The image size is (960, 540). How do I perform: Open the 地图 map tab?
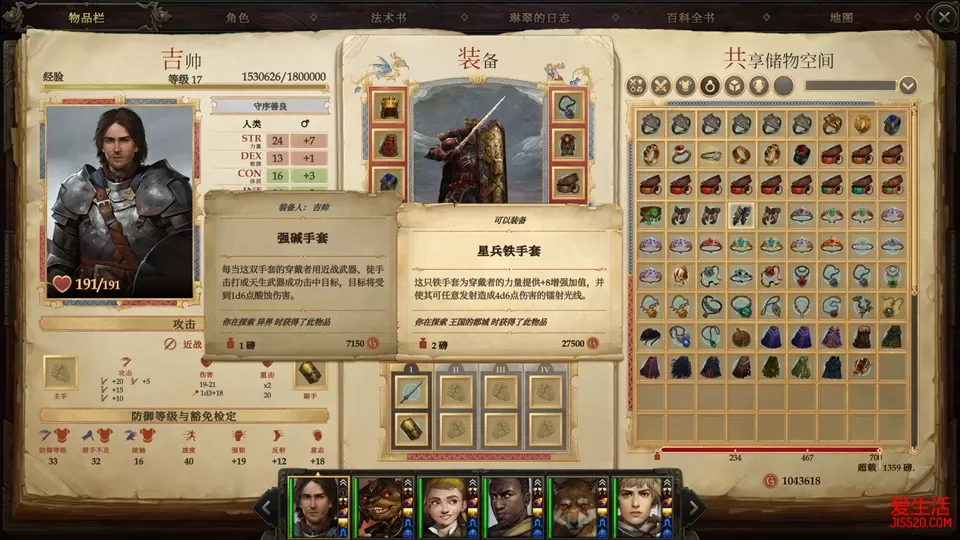(841, 18)
